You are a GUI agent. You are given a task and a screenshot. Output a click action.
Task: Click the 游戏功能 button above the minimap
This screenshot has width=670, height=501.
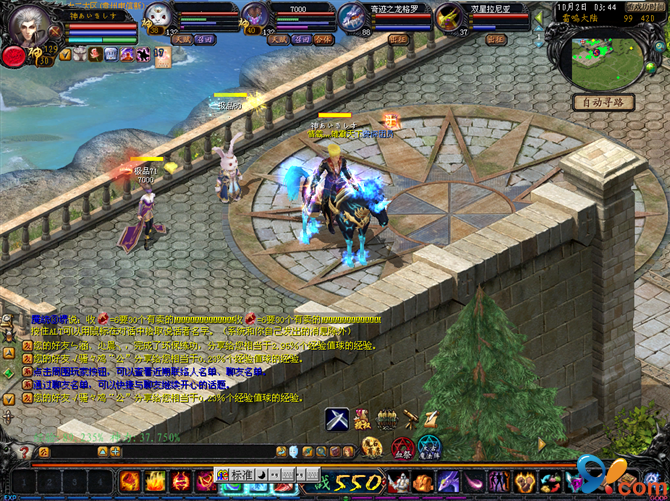646,6
